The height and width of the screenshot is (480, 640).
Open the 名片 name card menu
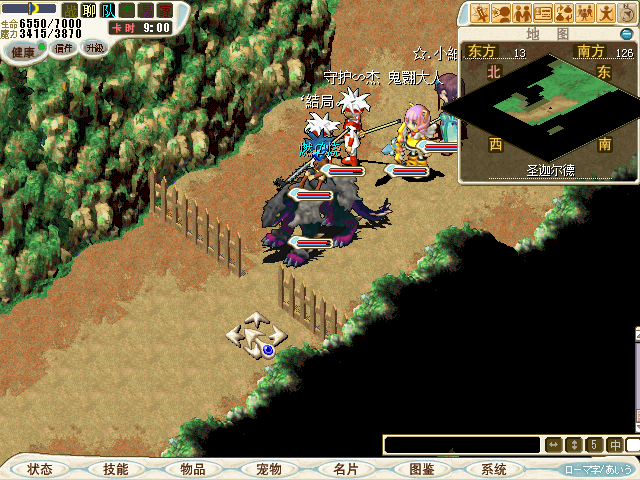coord(346,469)
